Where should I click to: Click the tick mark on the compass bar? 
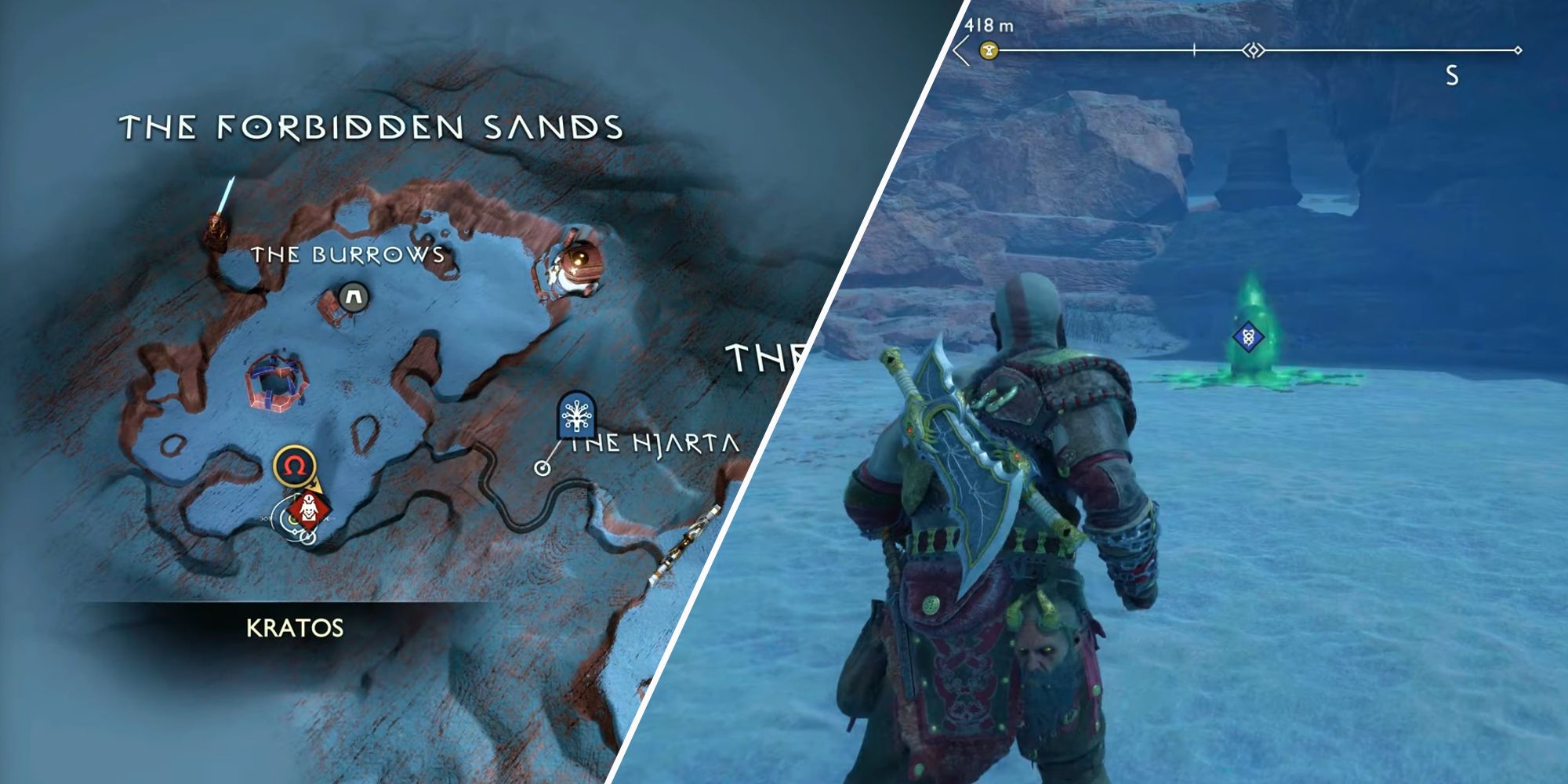point(1195,48)
